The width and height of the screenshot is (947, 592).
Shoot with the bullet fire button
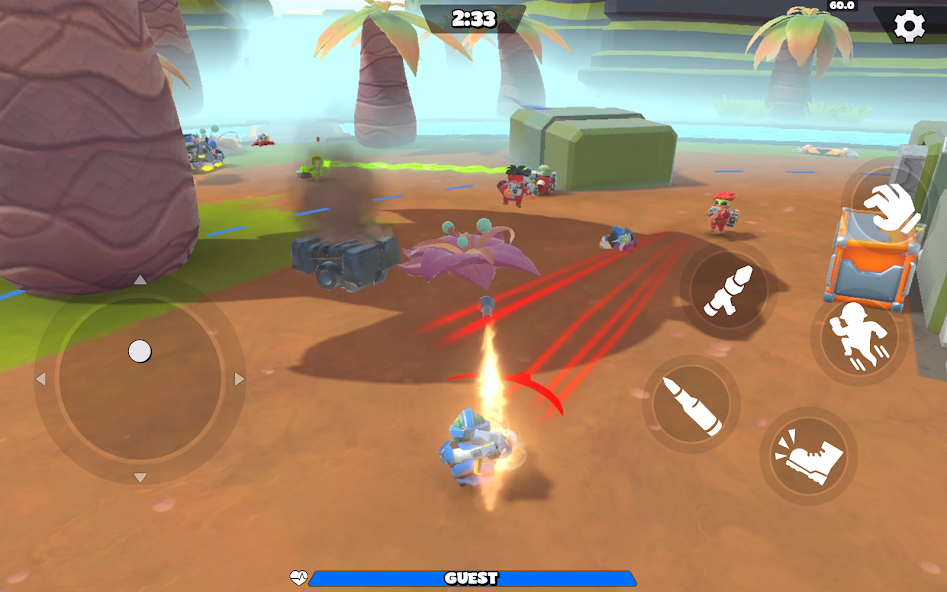click(x=691, y=405)
